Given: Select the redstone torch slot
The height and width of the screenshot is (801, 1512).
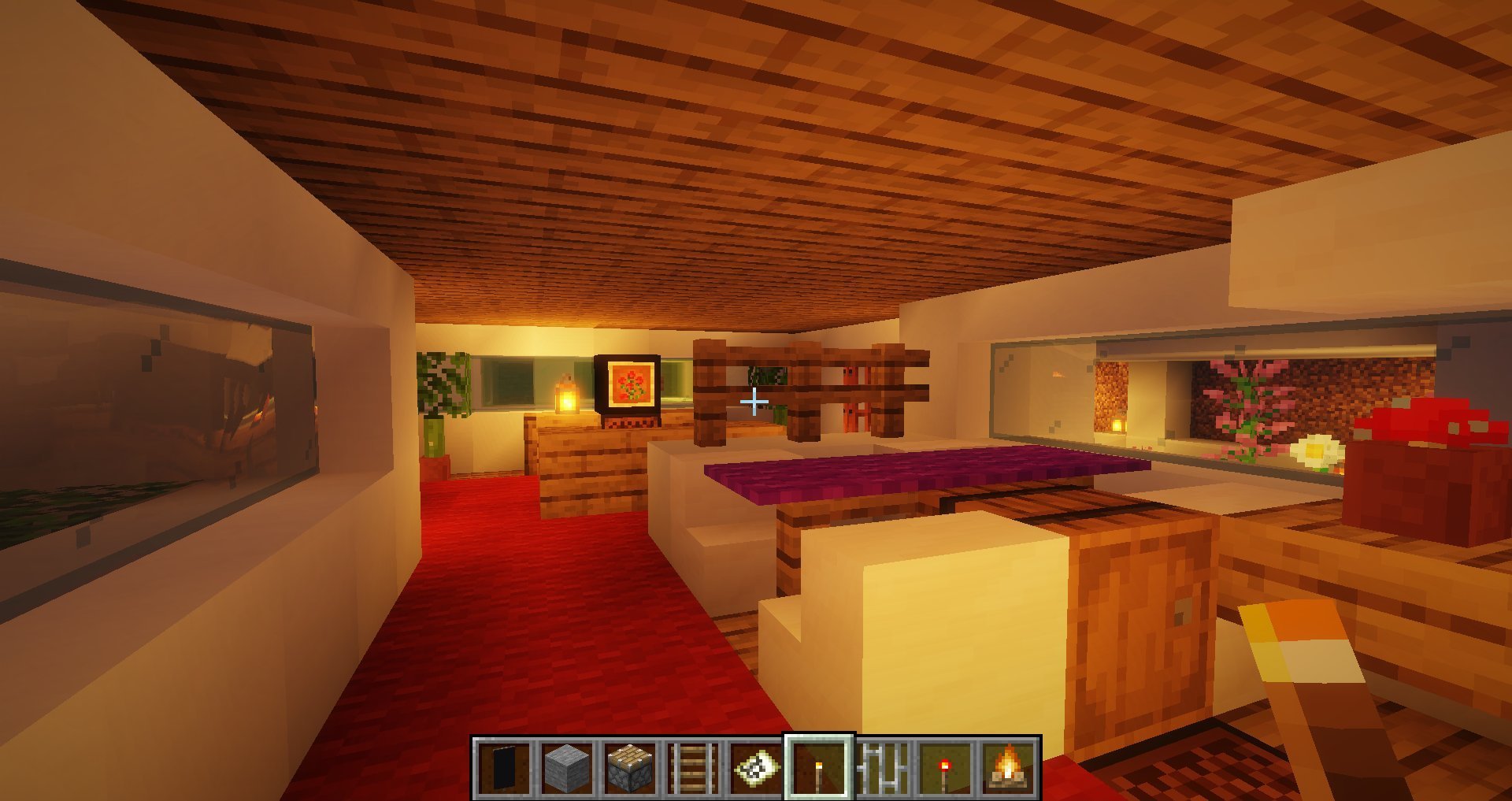Looking at the screenshot, I should [x=945, y=768].
